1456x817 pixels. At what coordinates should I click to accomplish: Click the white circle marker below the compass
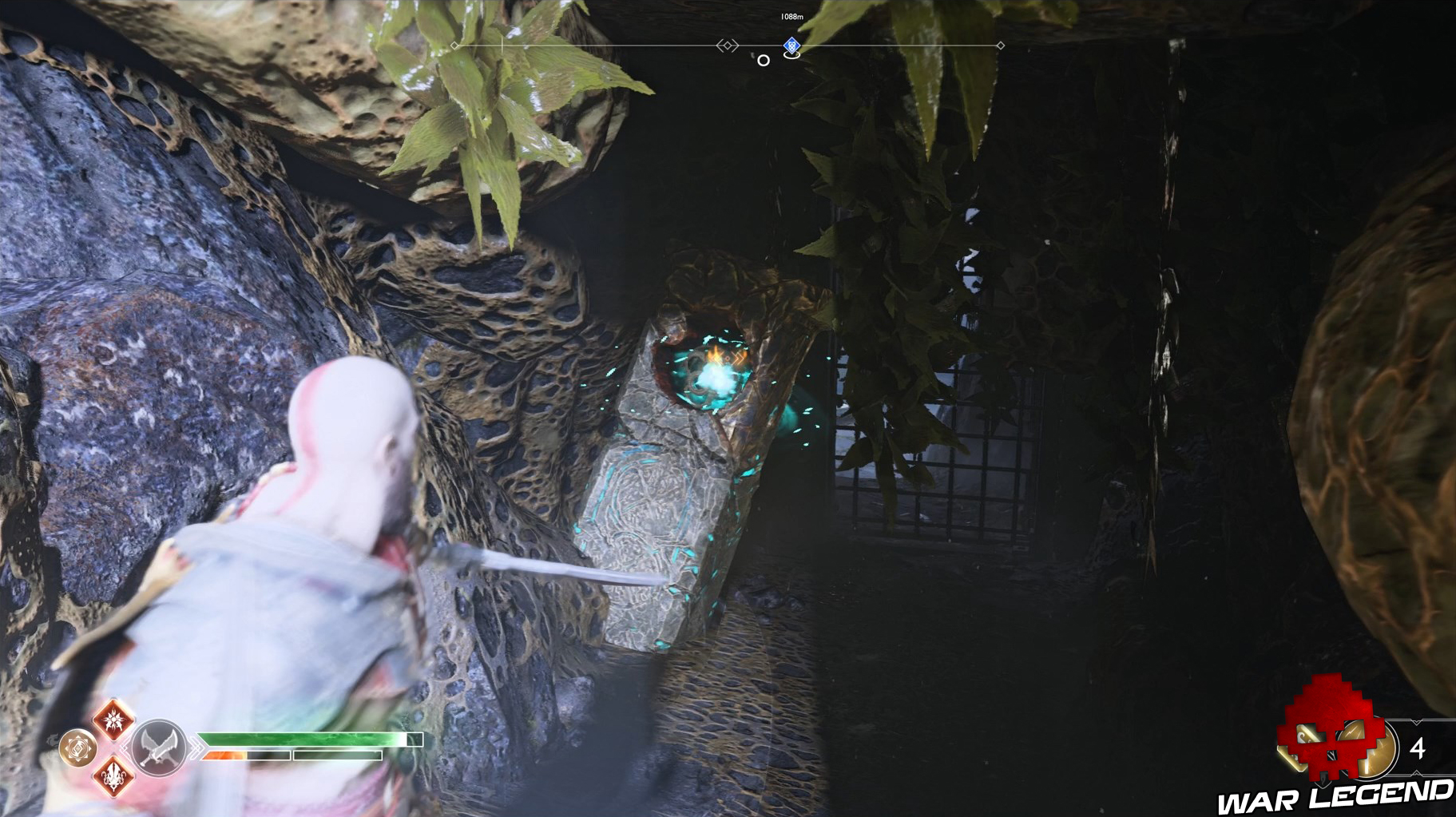click(763, 61)
